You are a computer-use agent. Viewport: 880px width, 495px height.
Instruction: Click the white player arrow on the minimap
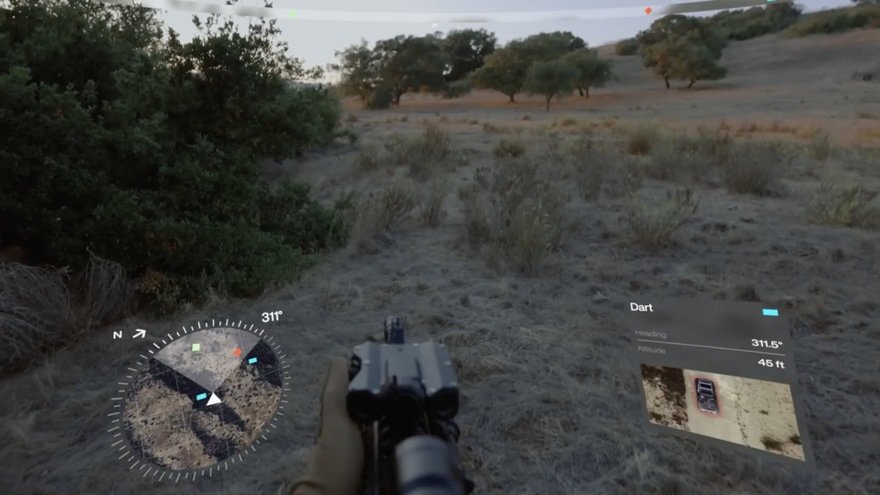pyautogui.click(x=214, y=399)
